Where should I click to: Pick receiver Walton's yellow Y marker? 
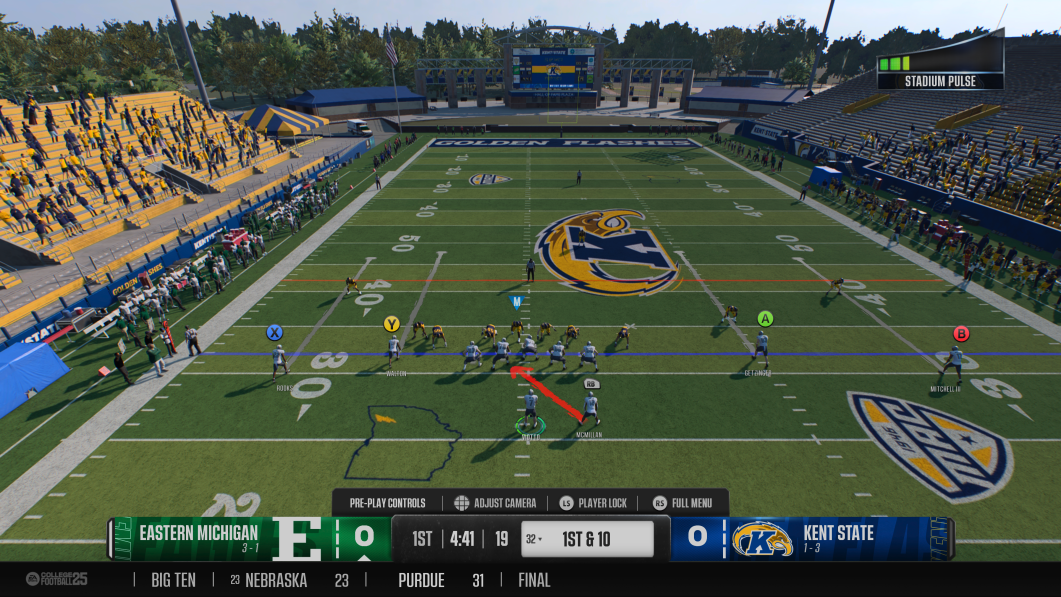[392, 324]
